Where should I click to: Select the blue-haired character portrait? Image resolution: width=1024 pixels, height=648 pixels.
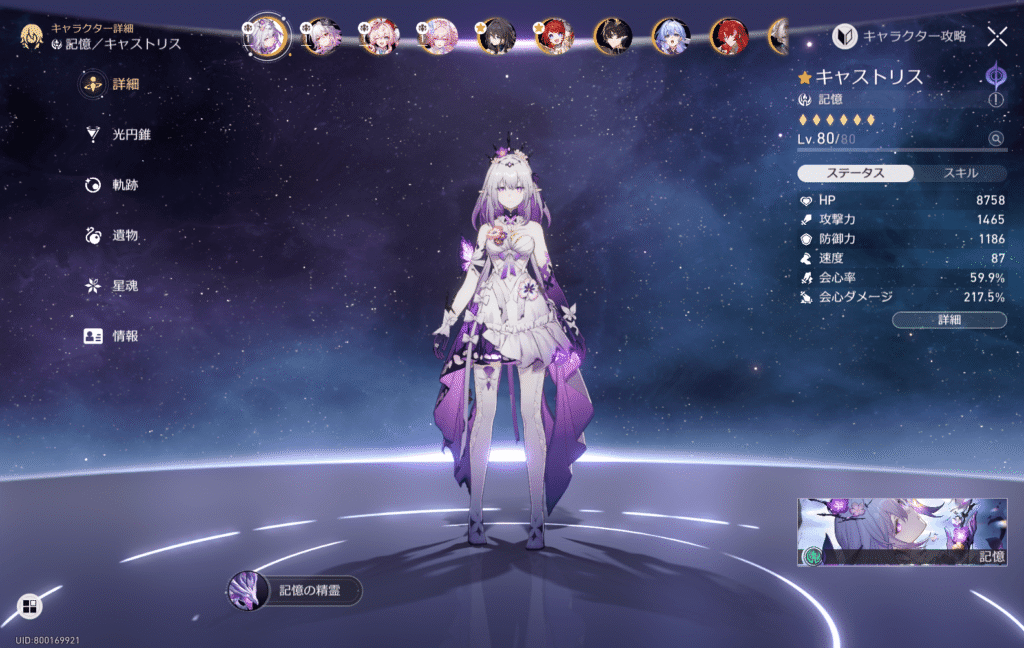point(670,37)
